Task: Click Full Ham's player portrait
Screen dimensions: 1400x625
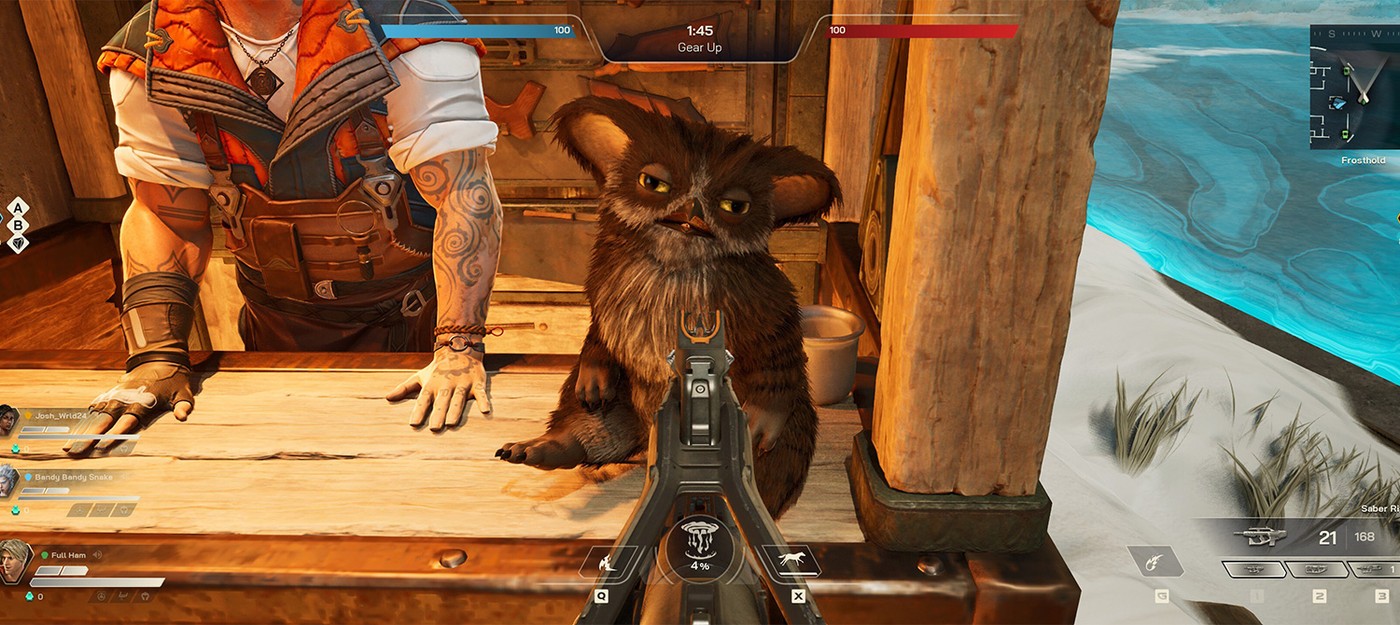Action: click(x=15, y=559)
